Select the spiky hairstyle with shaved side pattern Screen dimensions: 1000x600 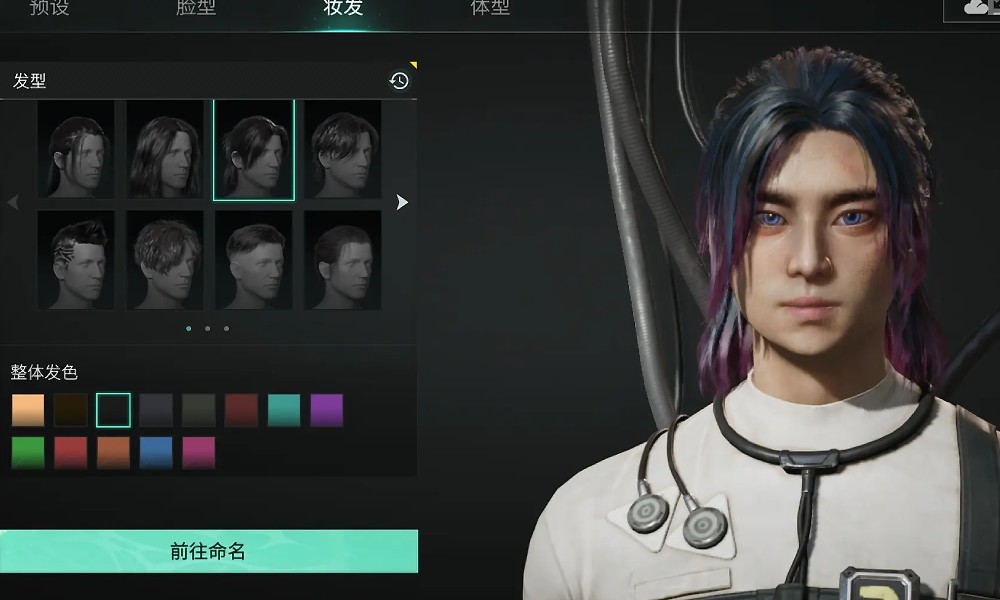(76, 259)
